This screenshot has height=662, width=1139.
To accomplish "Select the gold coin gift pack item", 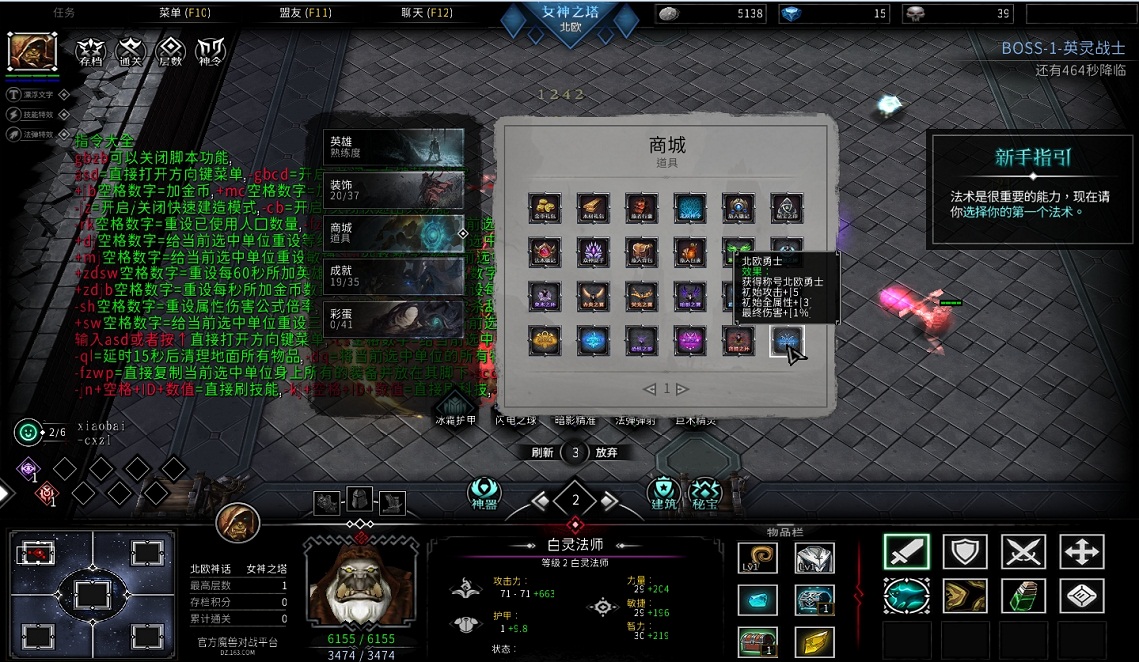I will tap(544, 207).
